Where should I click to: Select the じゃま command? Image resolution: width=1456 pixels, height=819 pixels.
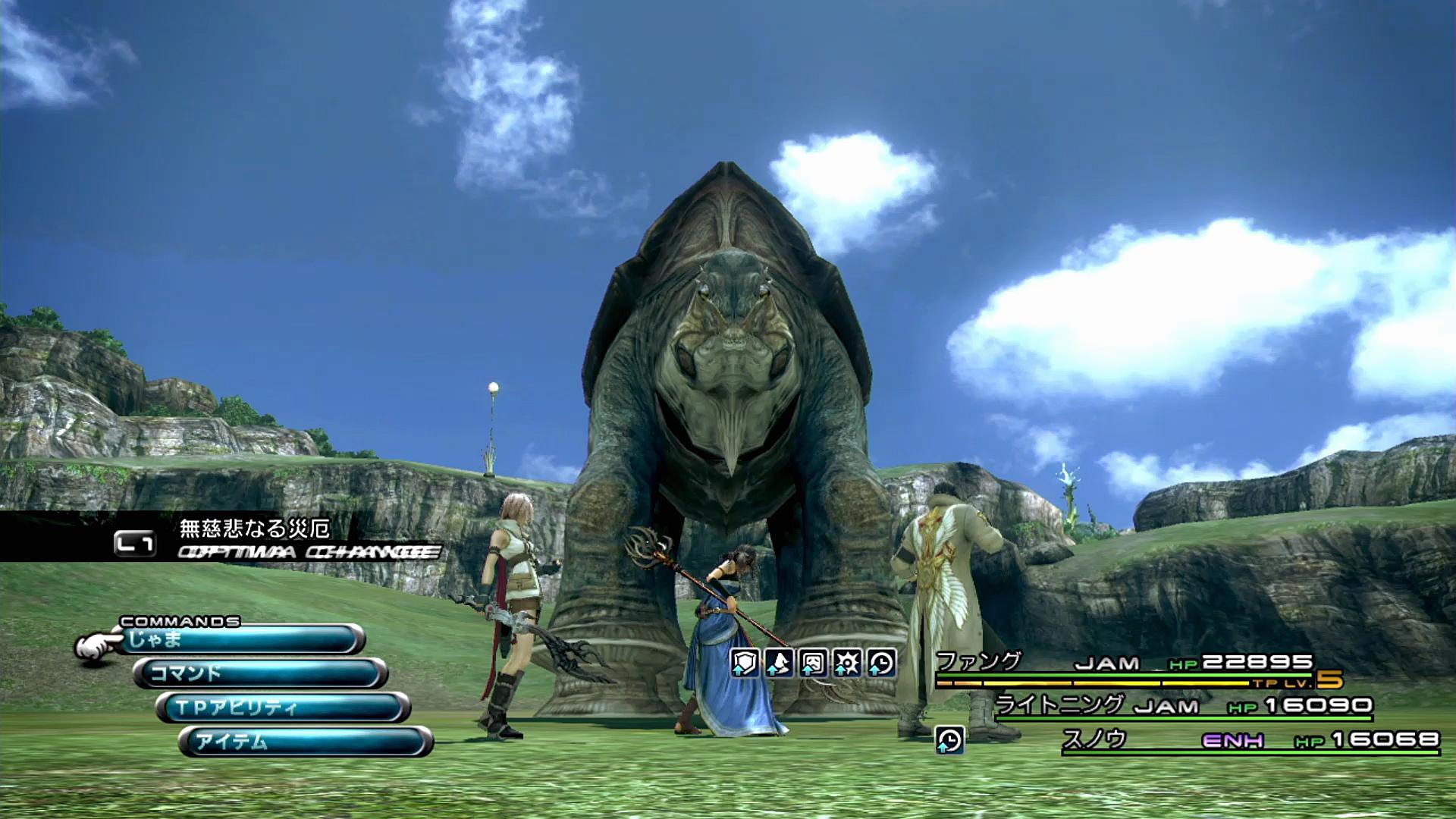pyautogui.click(x=241, y=640)
